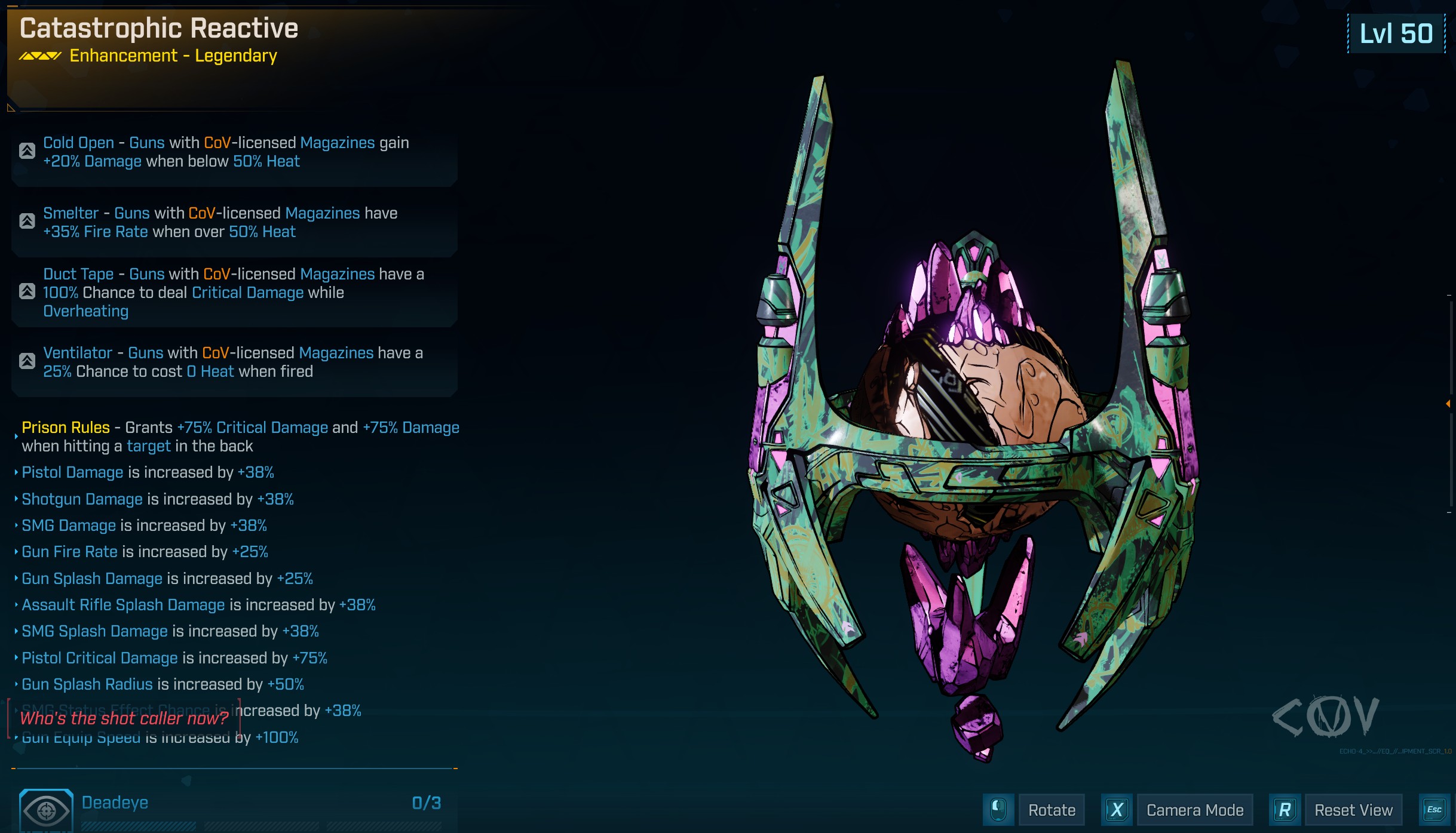Select the Ventilator perk row
The width and height of the screenshot is (1456, 833).
pos(234,362)
